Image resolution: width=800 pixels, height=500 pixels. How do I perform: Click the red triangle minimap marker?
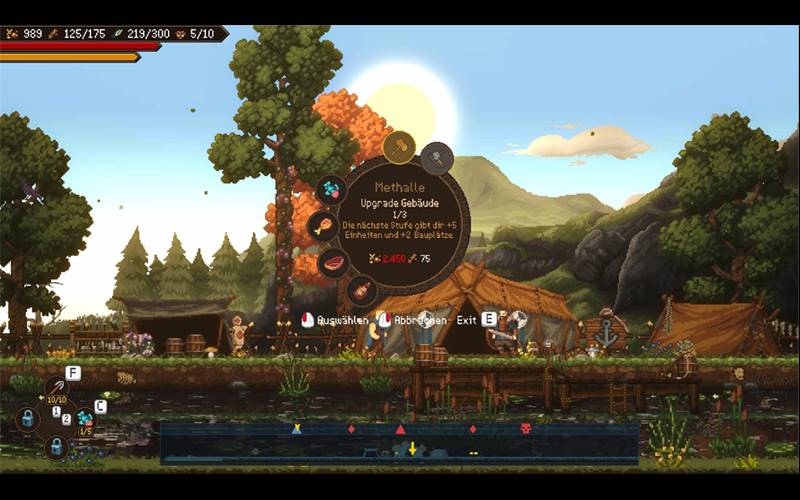pos(400,429)
